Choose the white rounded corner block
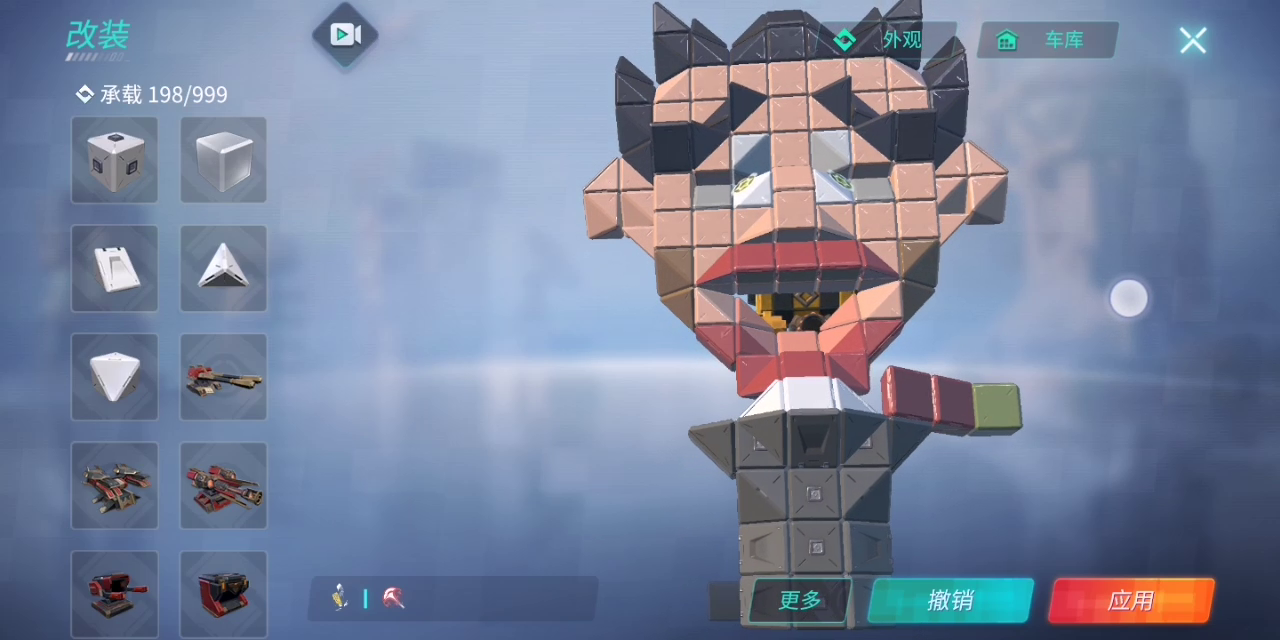Viewport: 1280px width, 640px height. point(114,377)
